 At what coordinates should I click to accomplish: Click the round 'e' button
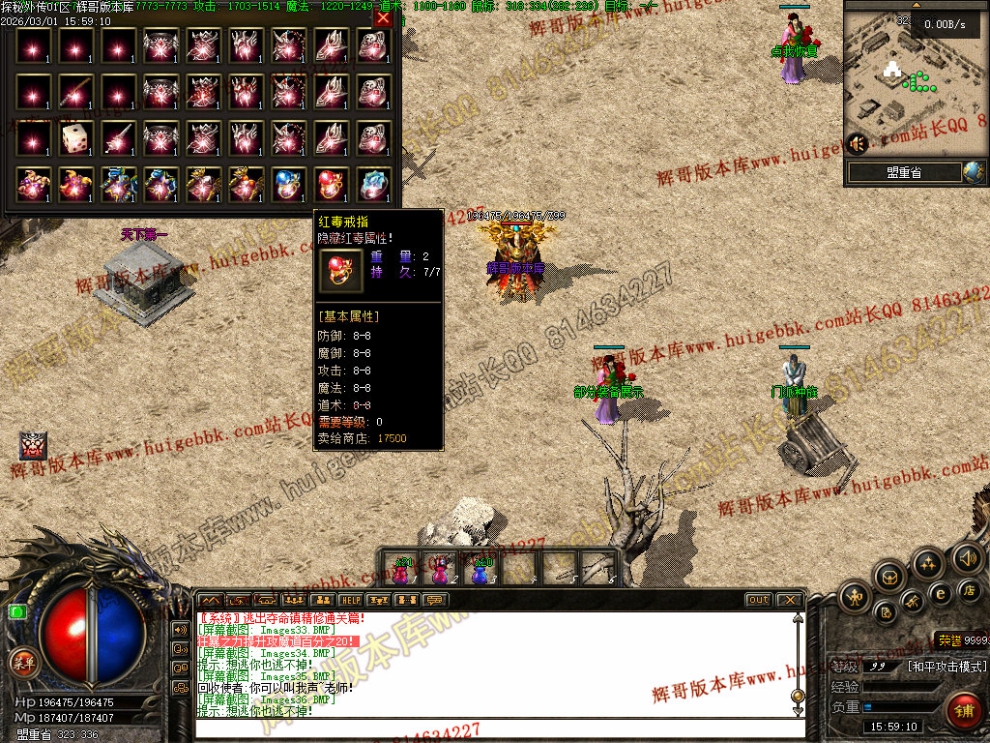[940, 593]
